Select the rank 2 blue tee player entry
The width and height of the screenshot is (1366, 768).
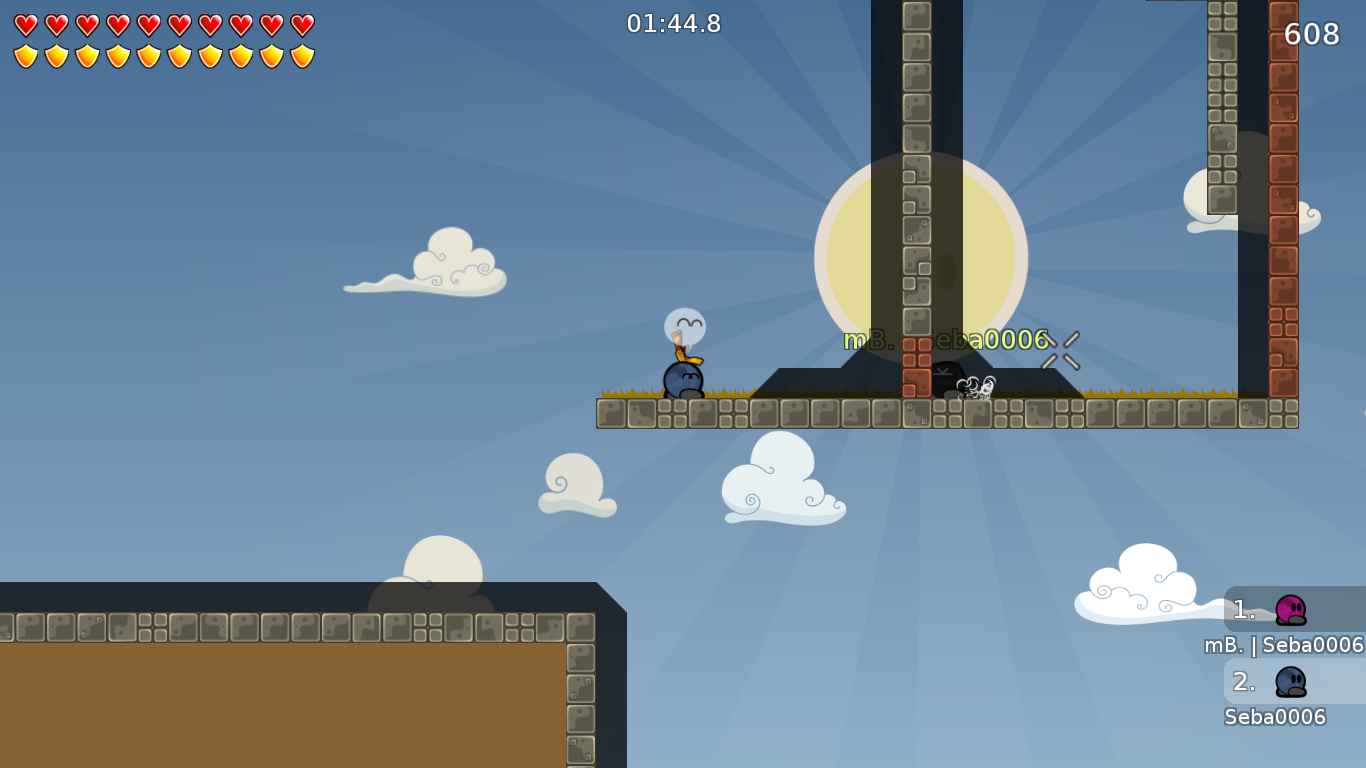(x=1290, y=682)
